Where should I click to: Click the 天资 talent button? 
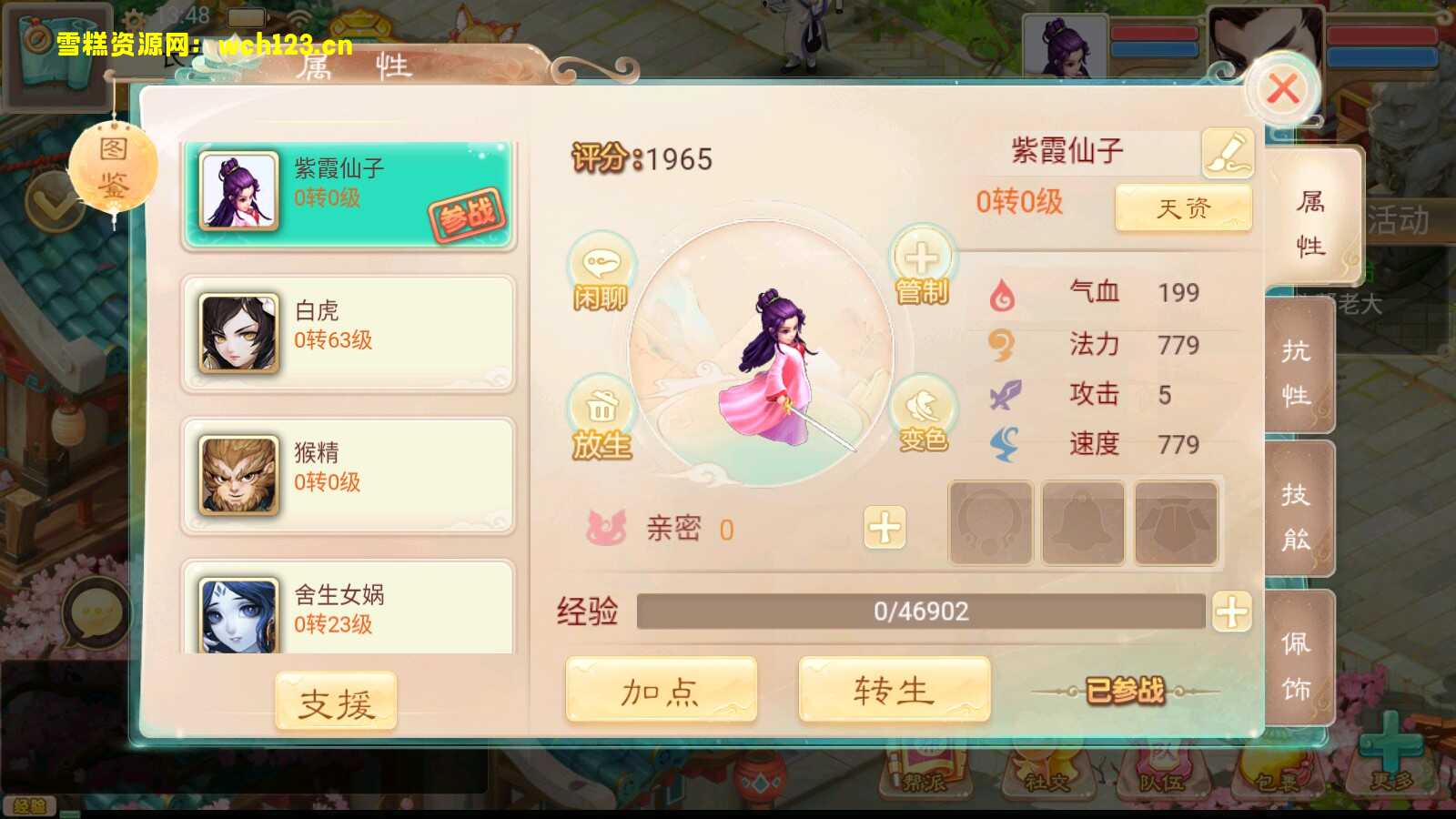1183,208
